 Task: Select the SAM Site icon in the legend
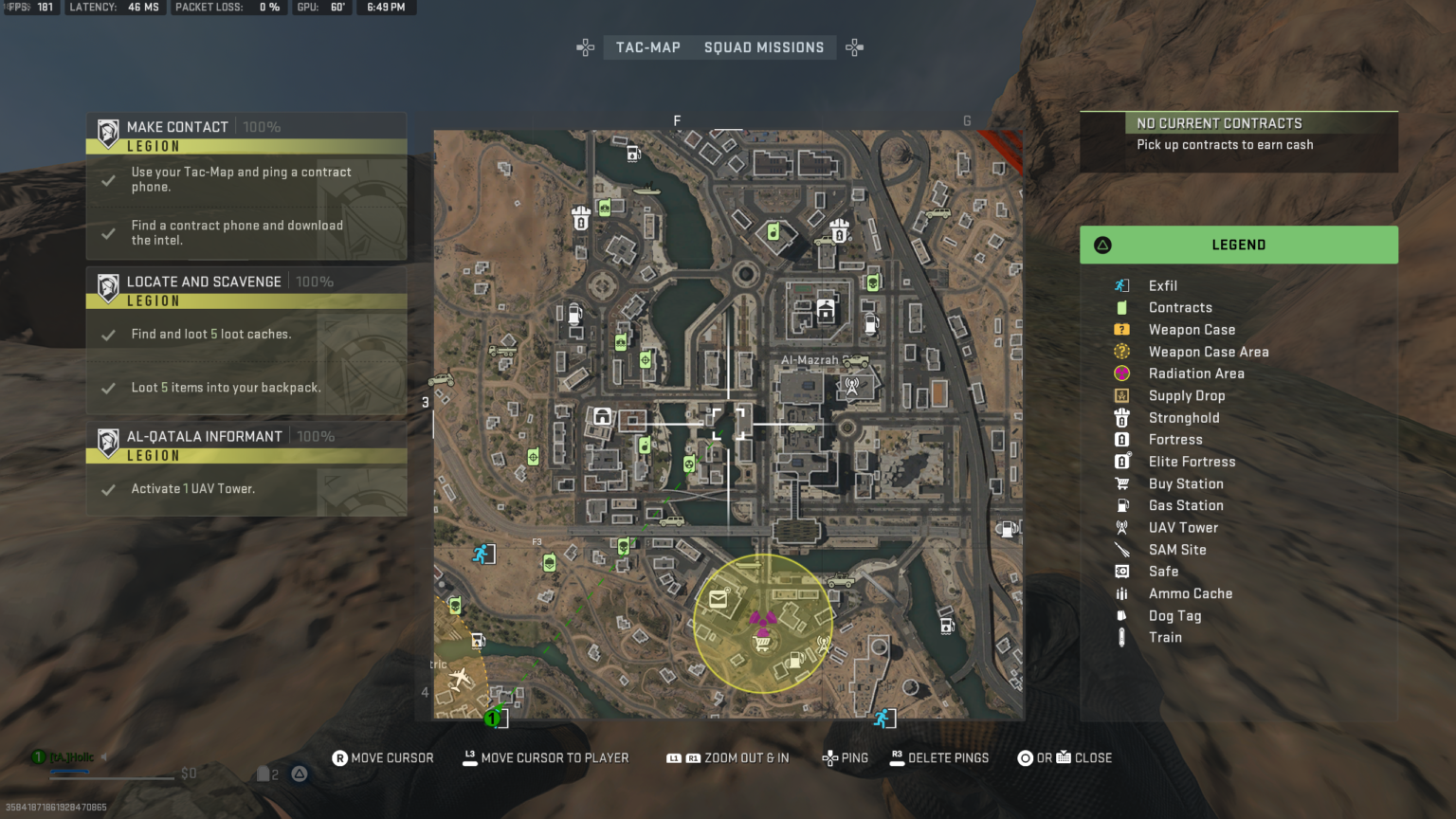click(1122, 549)
